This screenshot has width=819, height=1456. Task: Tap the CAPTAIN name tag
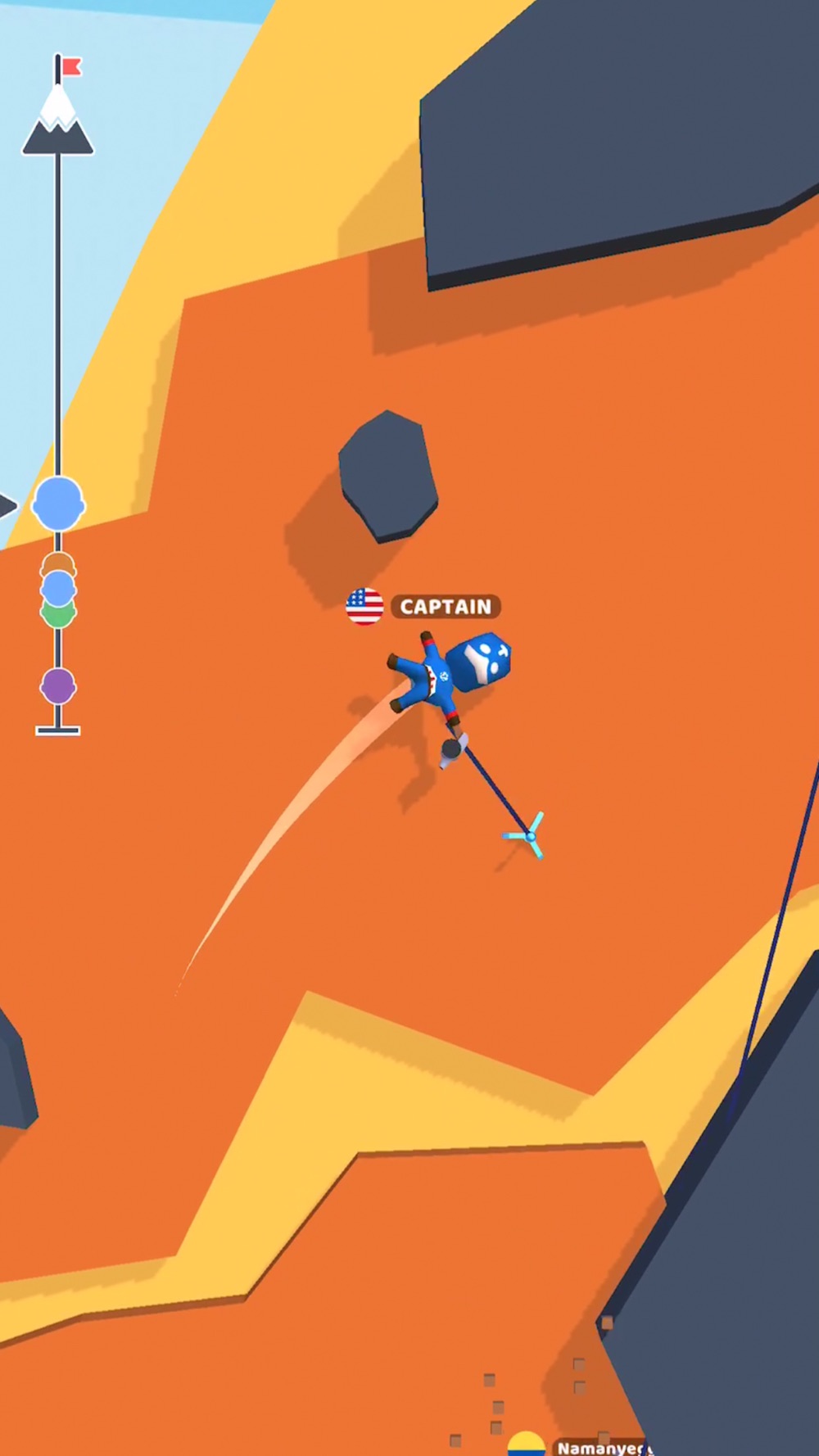446,607
